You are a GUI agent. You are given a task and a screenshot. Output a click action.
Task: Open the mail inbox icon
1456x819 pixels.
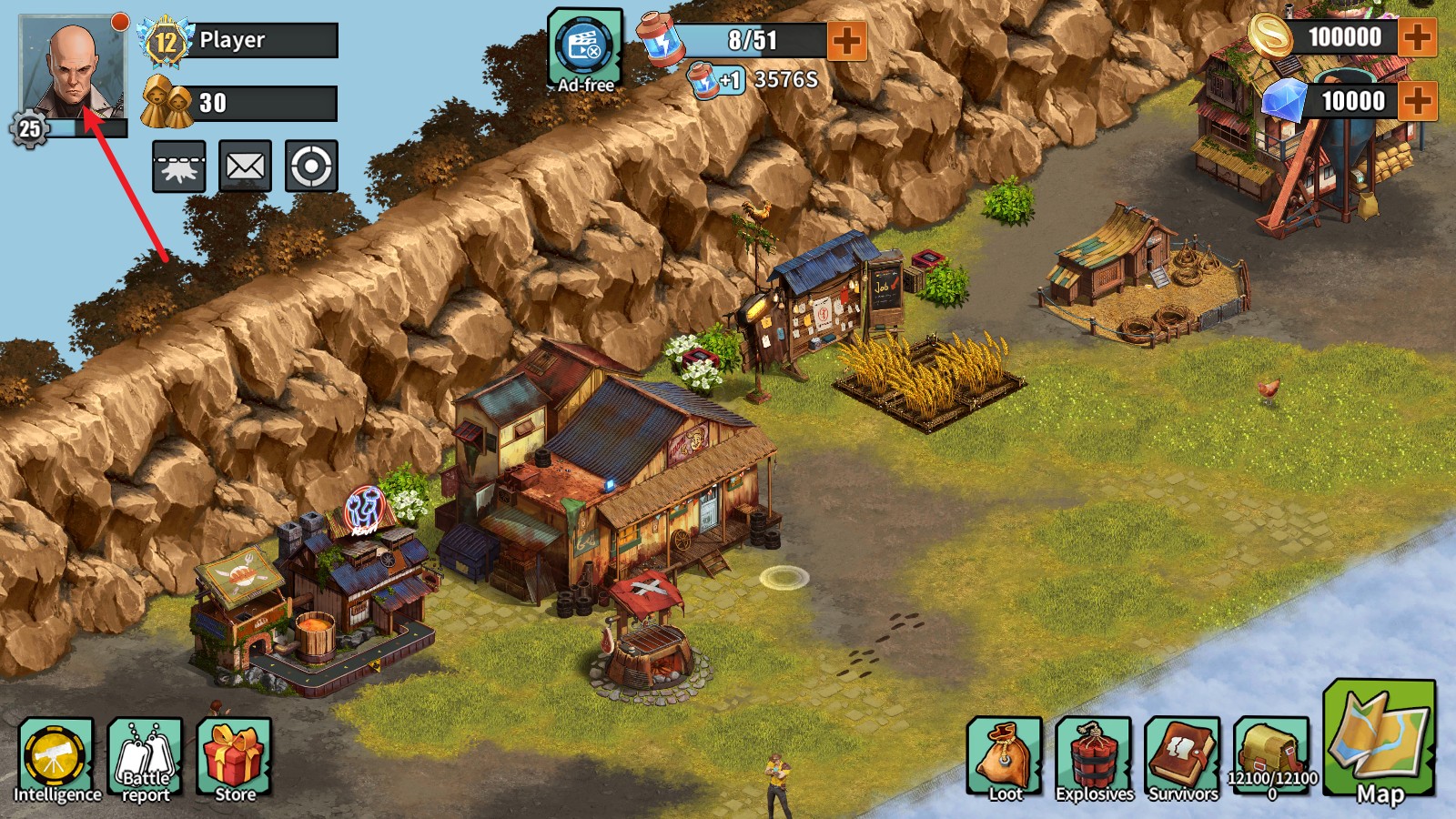pos(244,166)
